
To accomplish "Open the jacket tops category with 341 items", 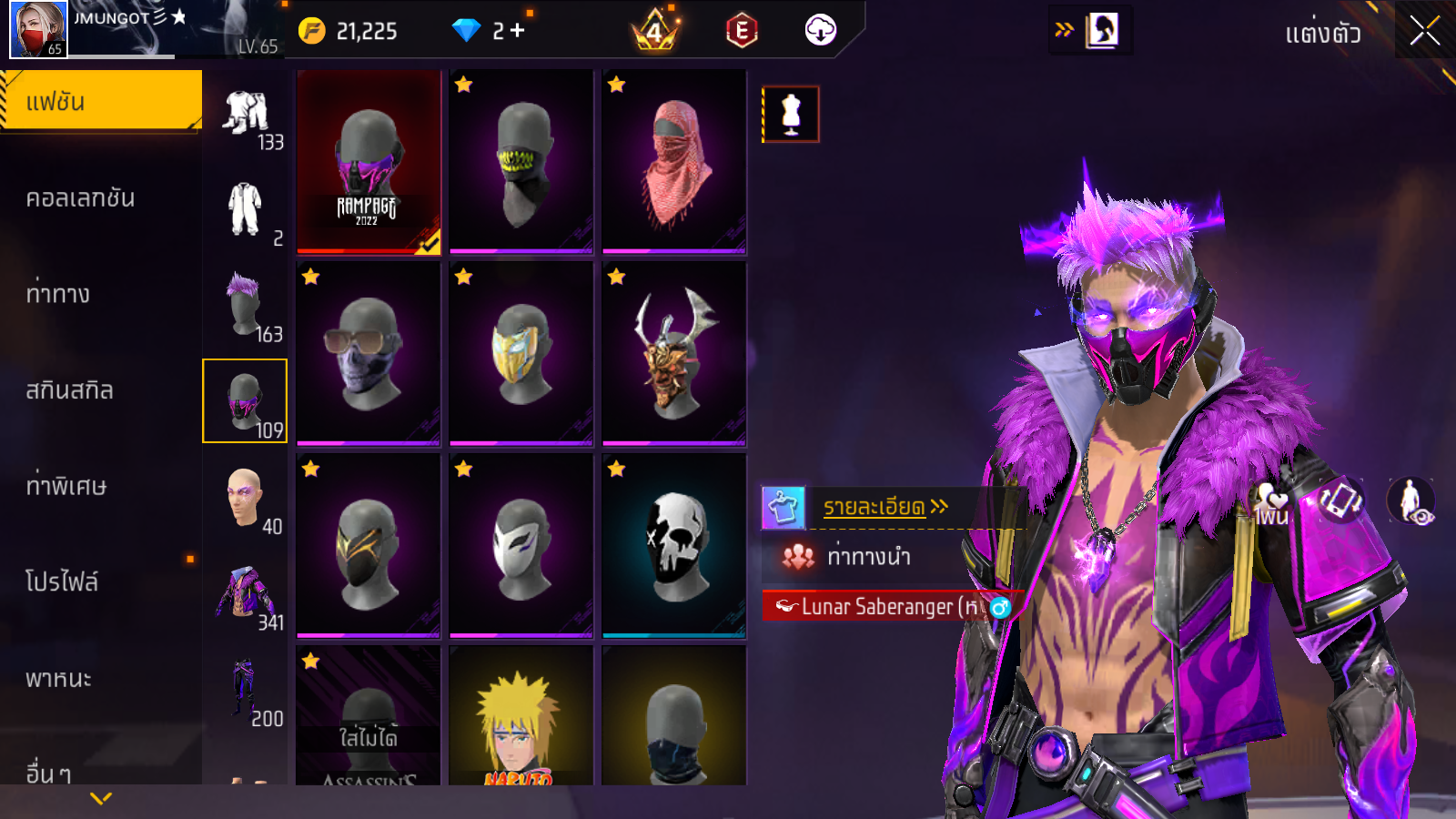I will pos(244,593).
